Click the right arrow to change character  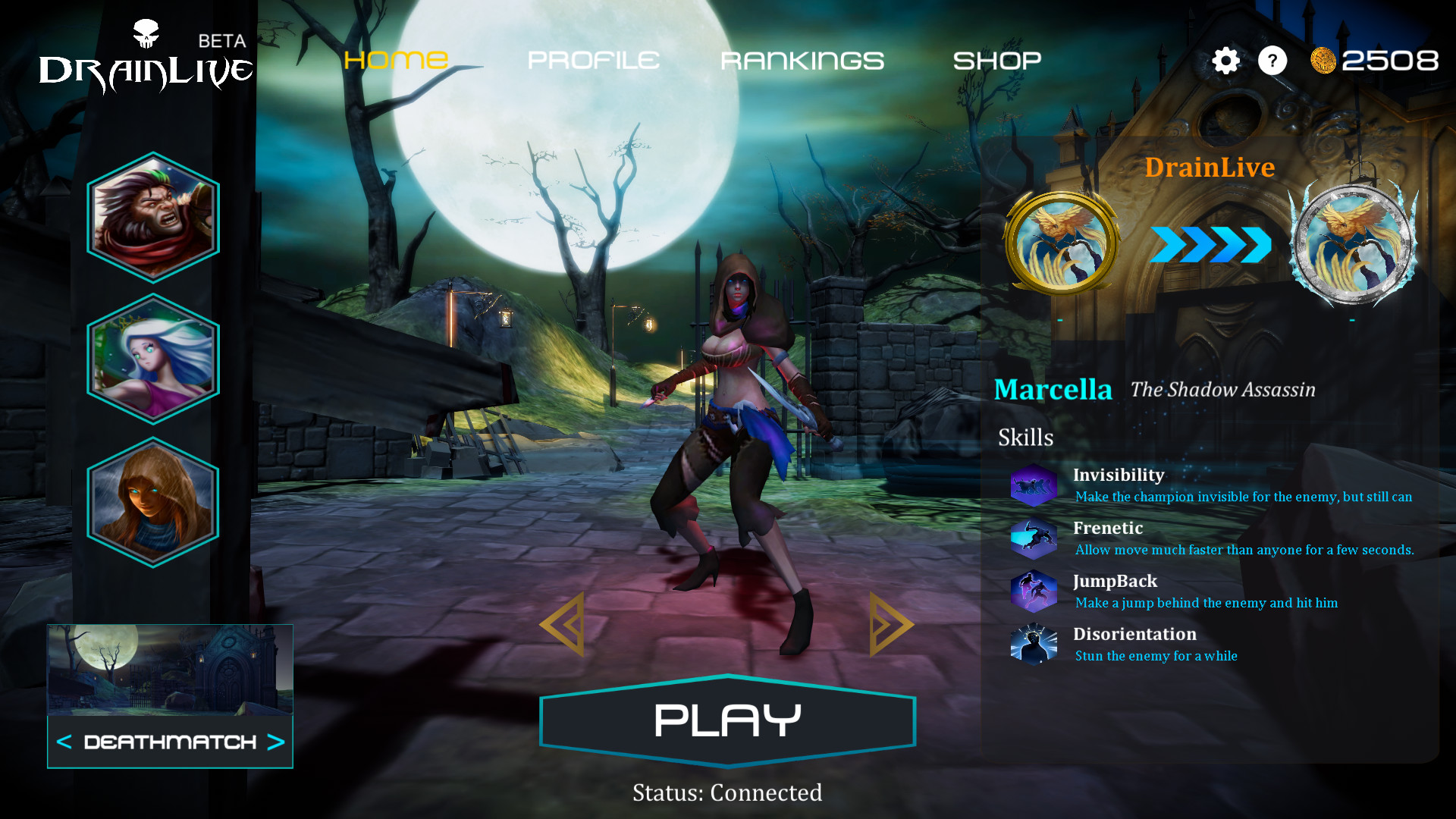coord(889,623)
